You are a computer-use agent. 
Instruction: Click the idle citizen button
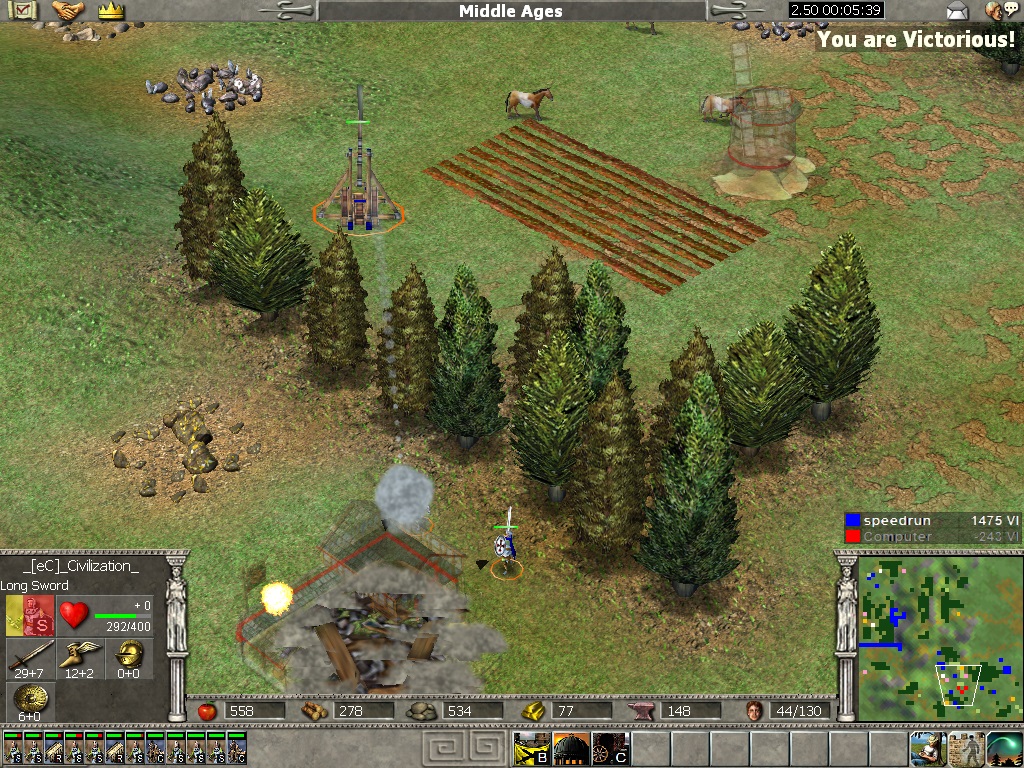927,749
